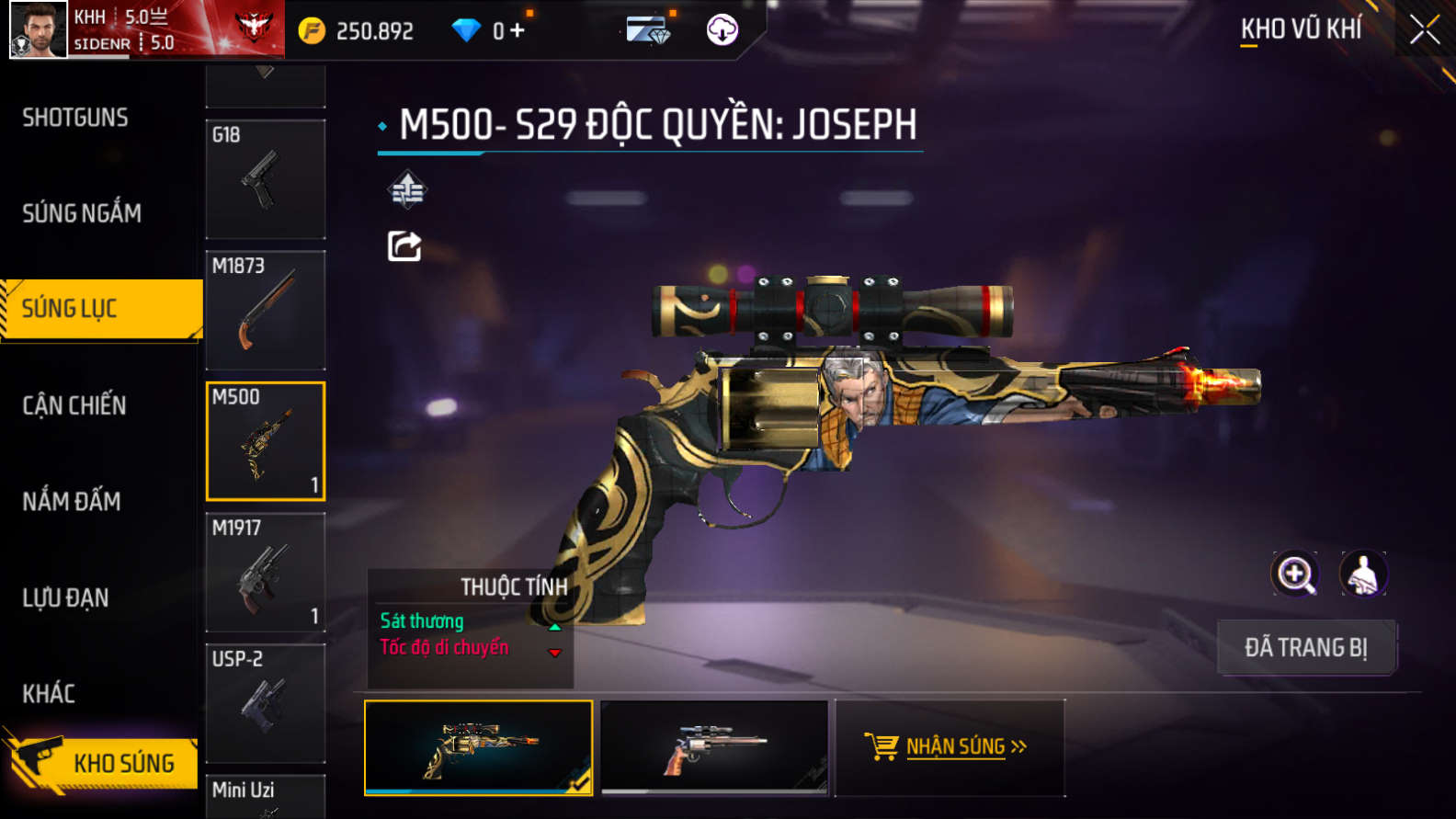This screenshot has height=819, width=1456.
Task: Choose the M1917 revolver slot
Action: [x=266, y=572]
